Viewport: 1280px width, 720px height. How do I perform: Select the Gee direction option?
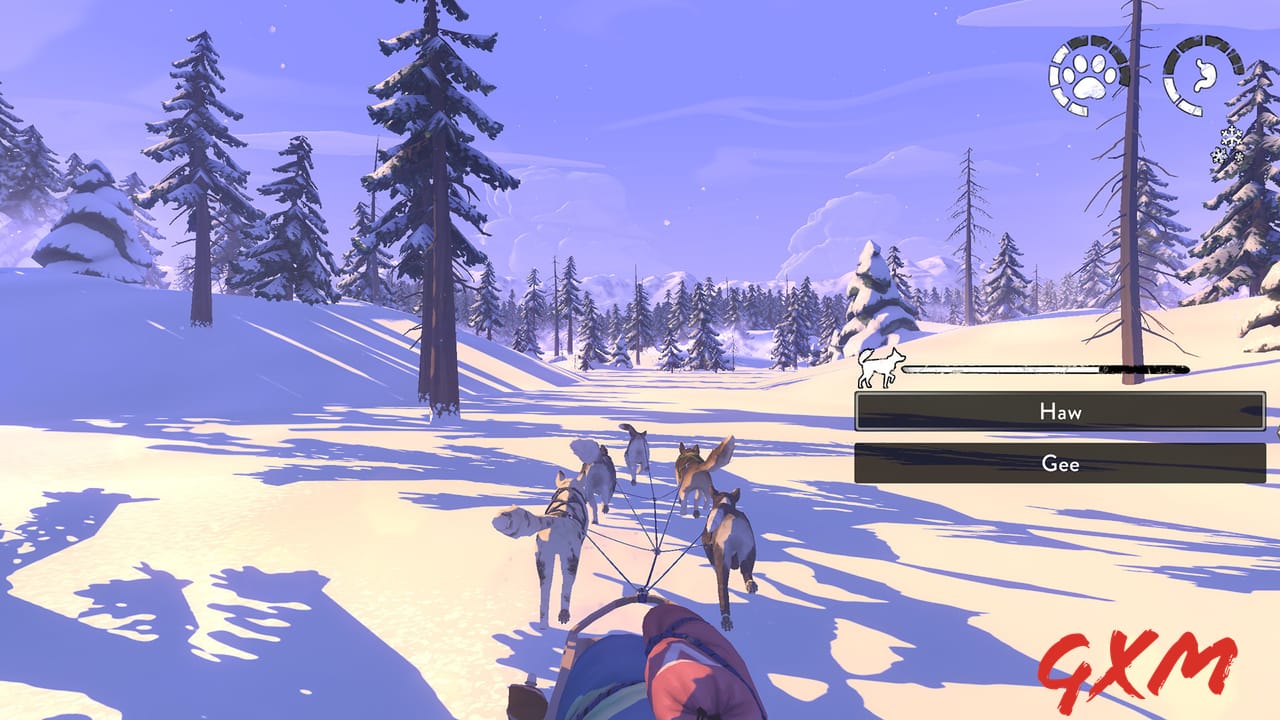(x=1060, y=463)
